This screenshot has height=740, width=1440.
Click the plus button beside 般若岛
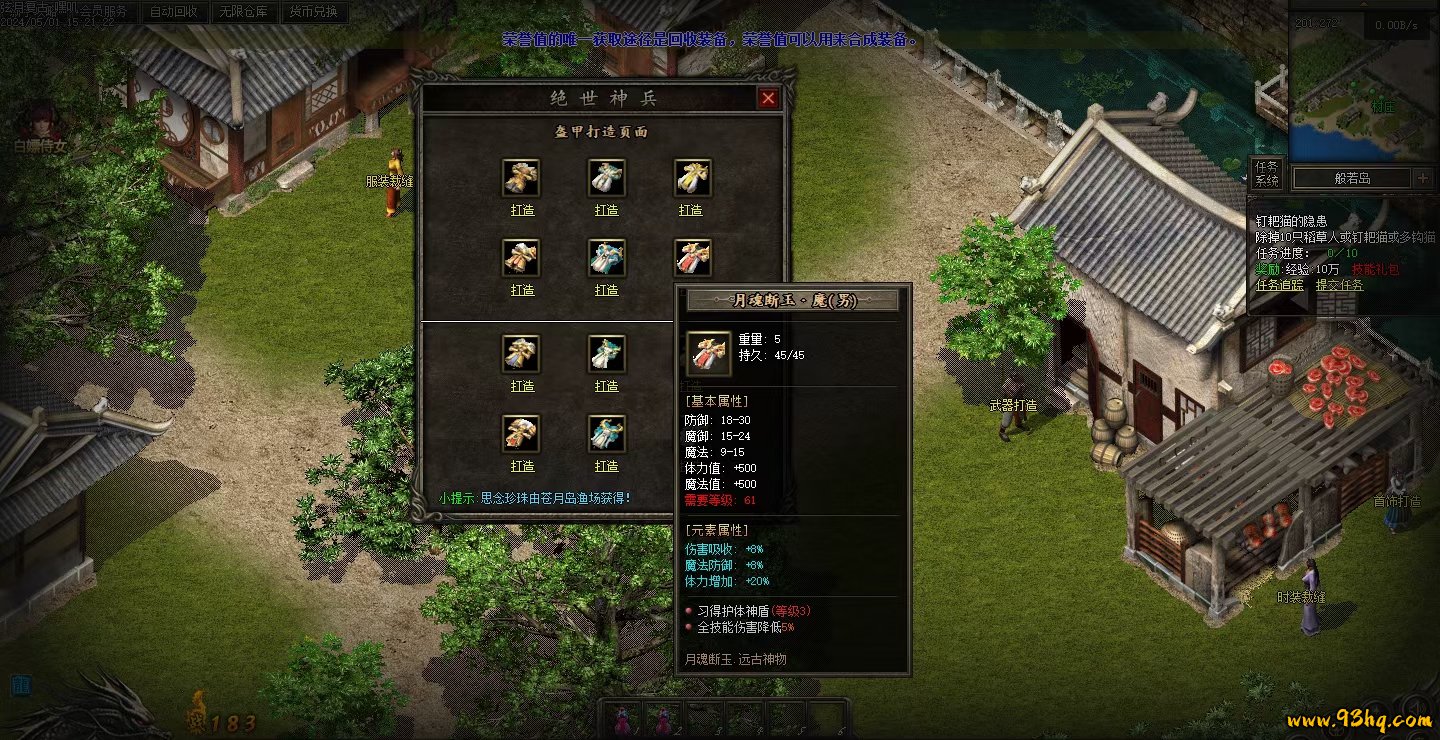pyautogui.click(x=1424, y=178)
